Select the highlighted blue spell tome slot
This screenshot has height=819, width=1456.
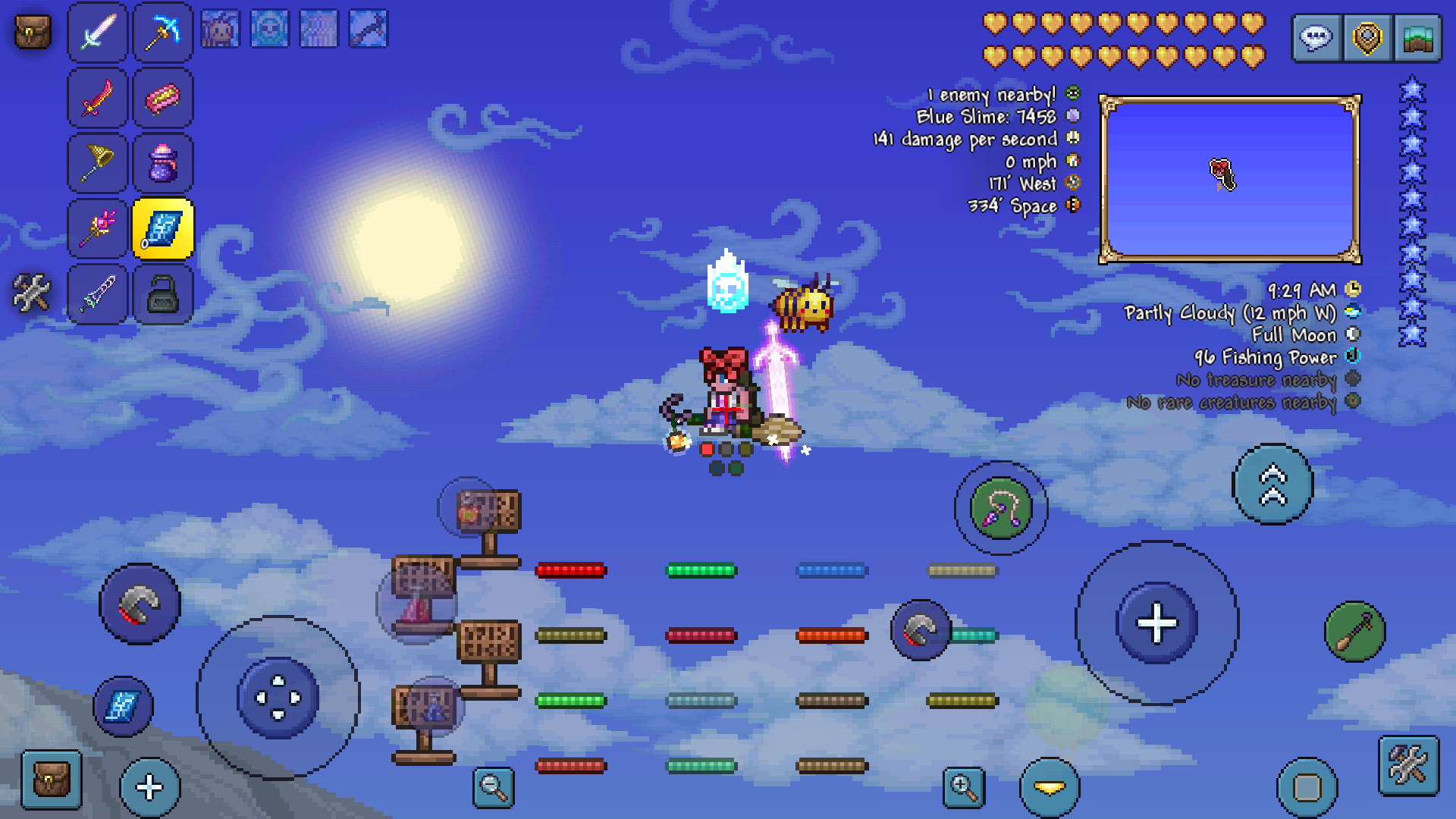163,228
